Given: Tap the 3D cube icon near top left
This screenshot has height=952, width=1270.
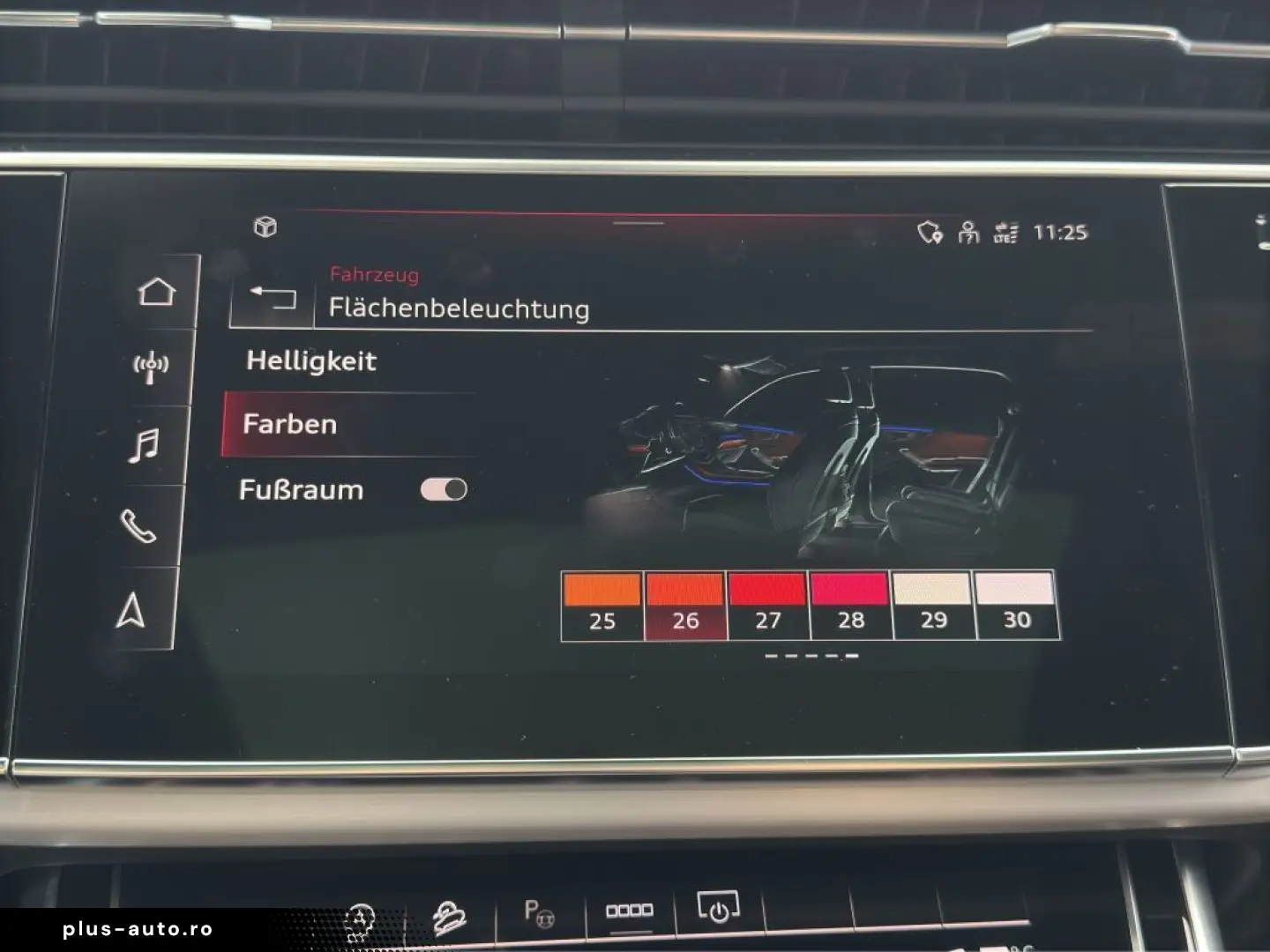Looking at the screenshot, I should [x=265, y=227].
